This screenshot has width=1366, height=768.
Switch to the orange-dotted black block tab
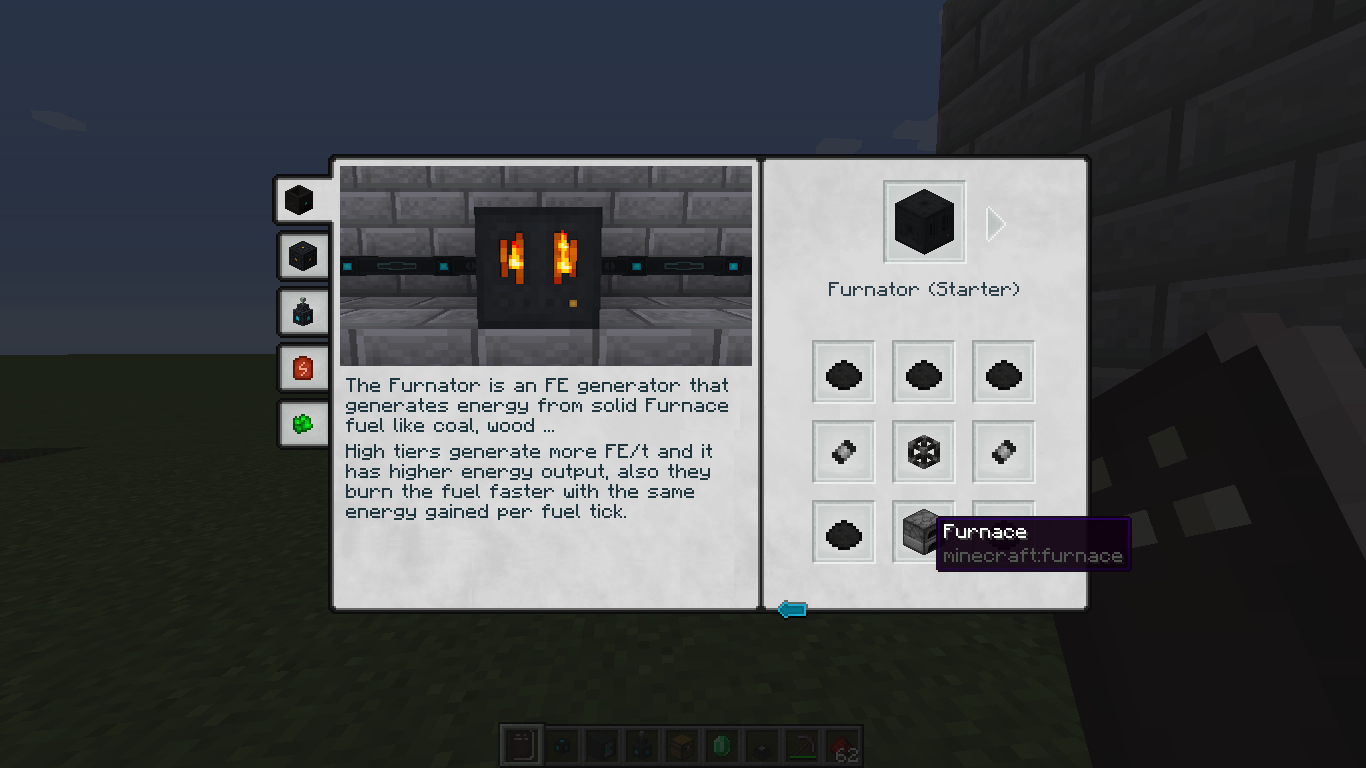click(x=303, y=256)
